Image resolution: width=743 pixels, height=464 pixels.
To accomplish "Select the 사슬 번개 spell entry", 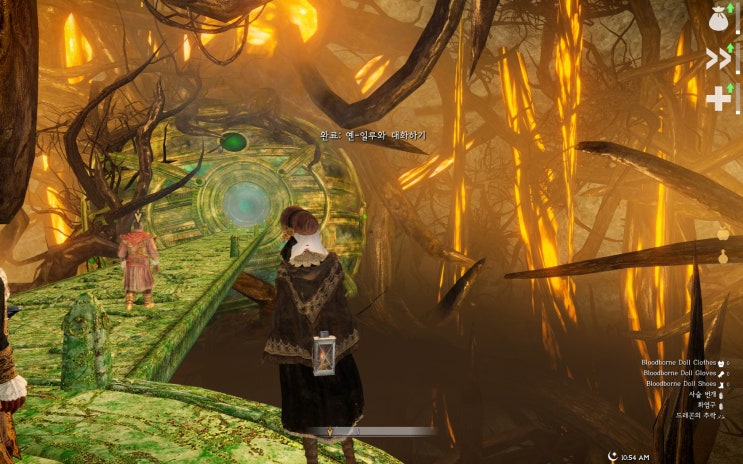I will (703, 394).
